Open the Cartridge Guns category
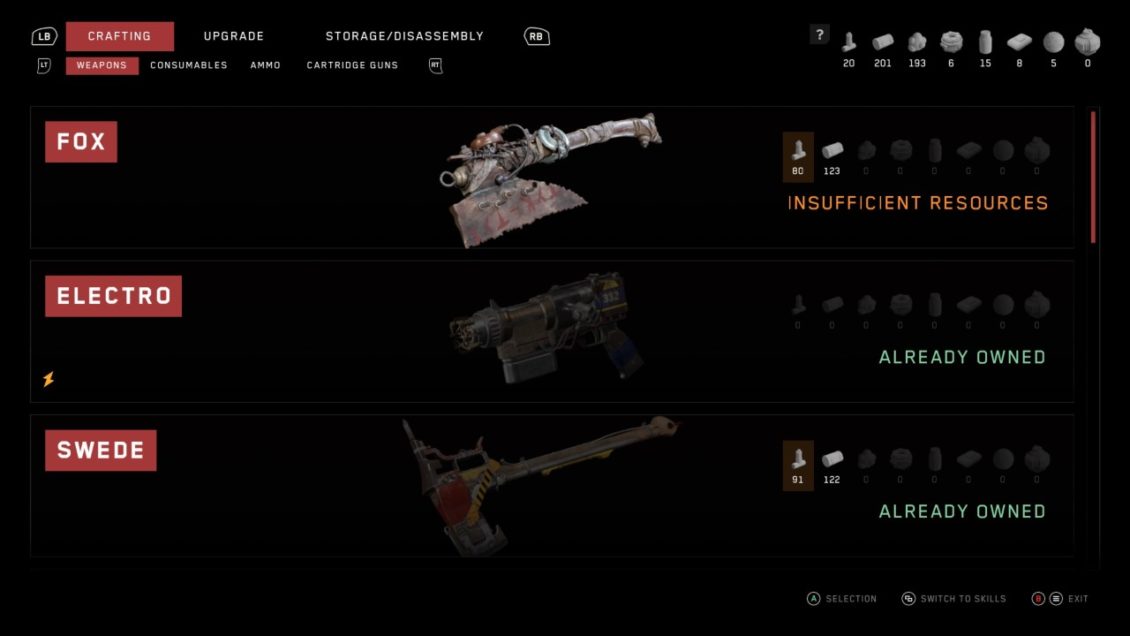Screen dimensions: 1130x636 pos(352,66)
